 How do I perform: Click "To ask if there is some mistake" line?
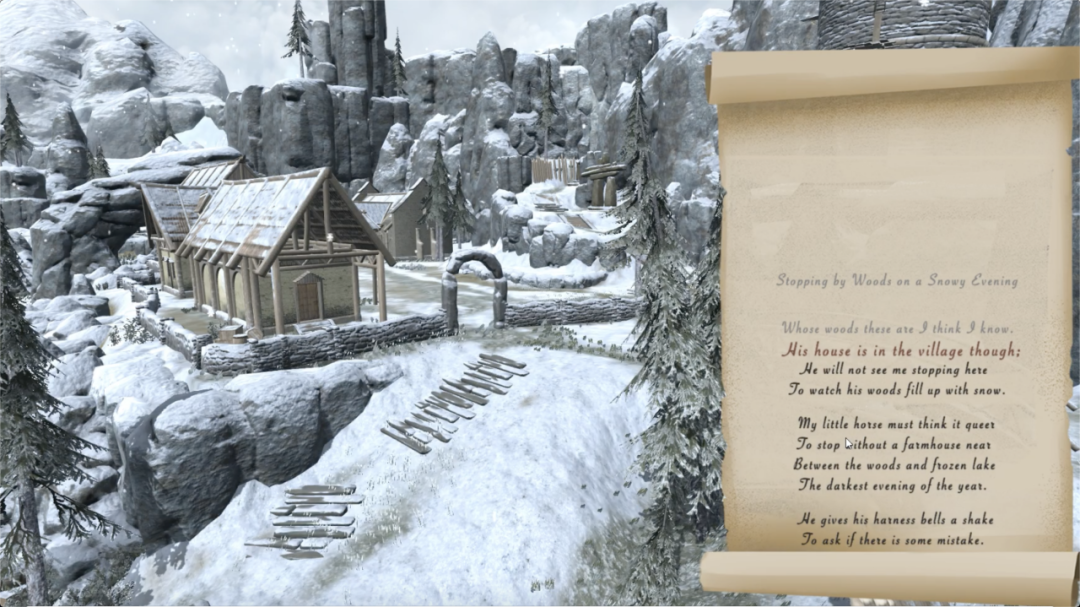892,540
